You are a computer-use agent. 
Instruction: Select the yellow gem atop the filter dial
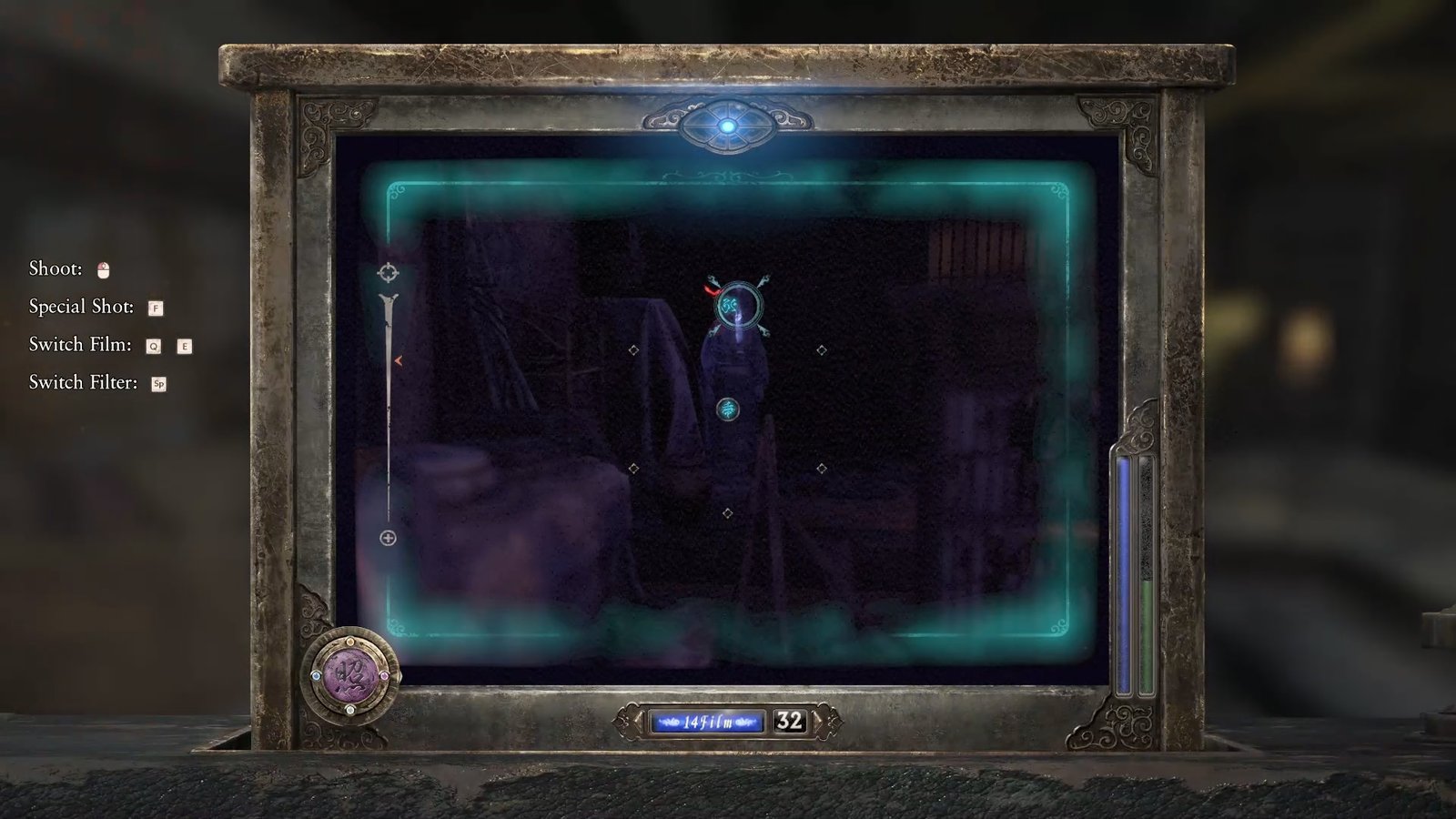pos(350,642)
